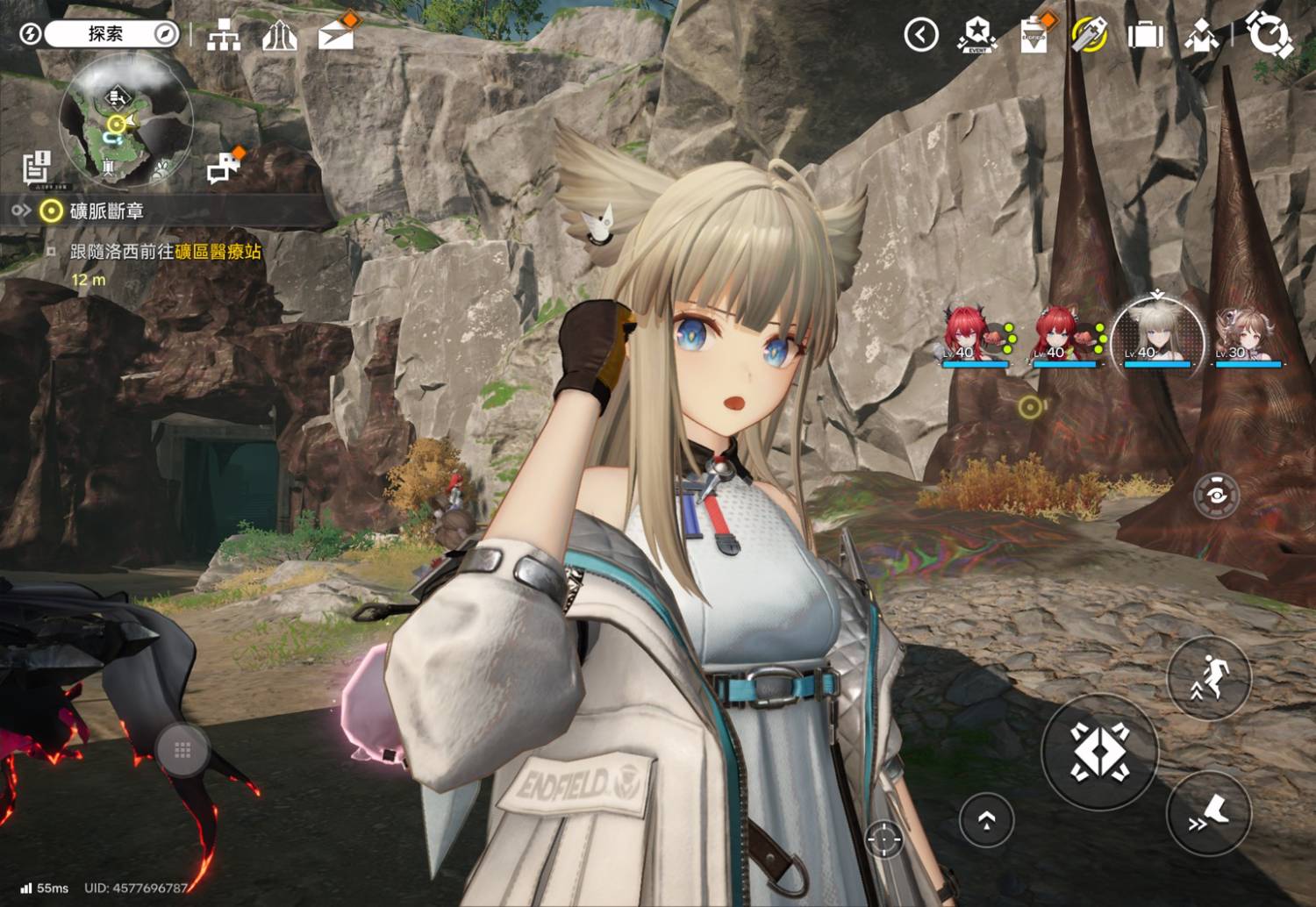Collapse the top-right menu with the back arrow
Screen dimensions: 1316x907
tap(920, 35)
